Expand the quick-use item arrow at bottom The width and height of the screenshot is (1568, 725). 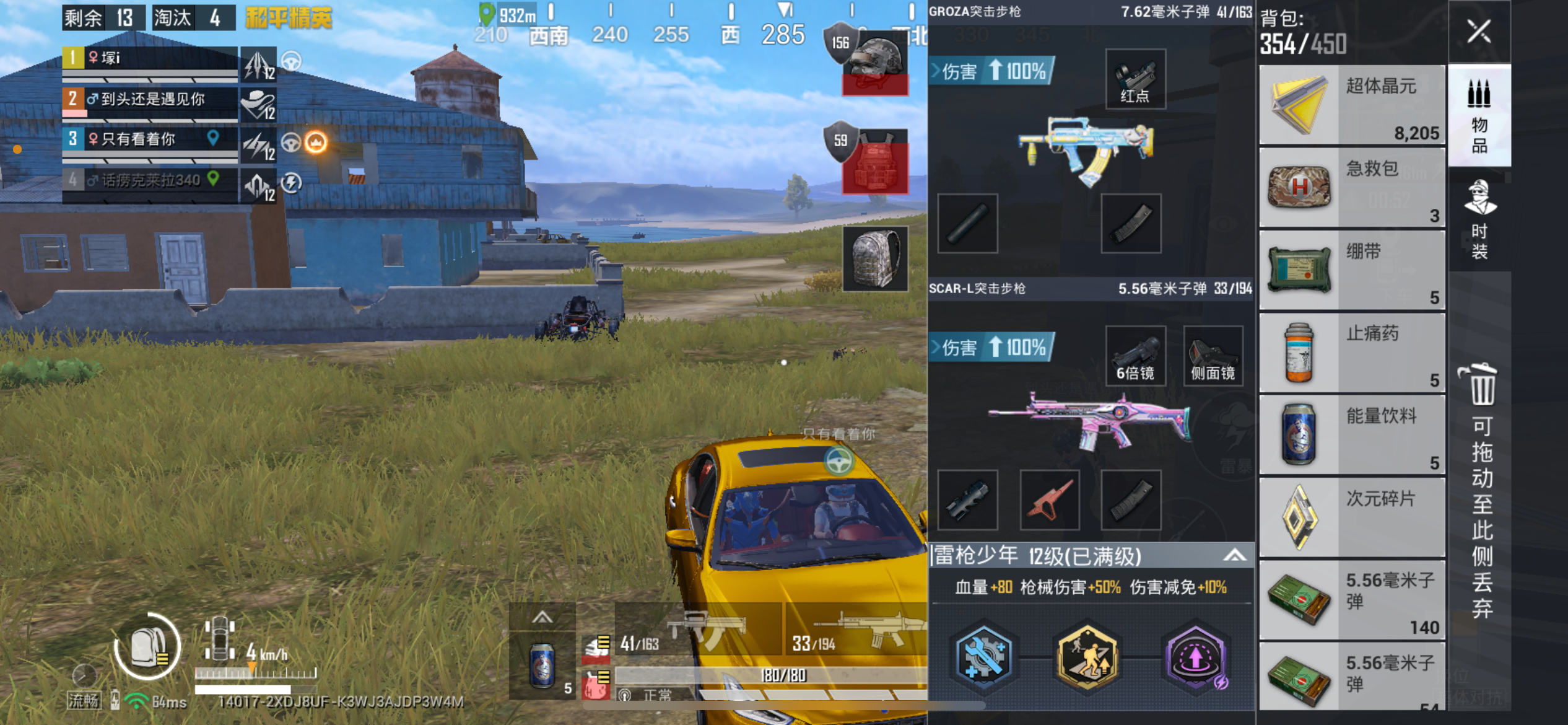click(543, 618)
